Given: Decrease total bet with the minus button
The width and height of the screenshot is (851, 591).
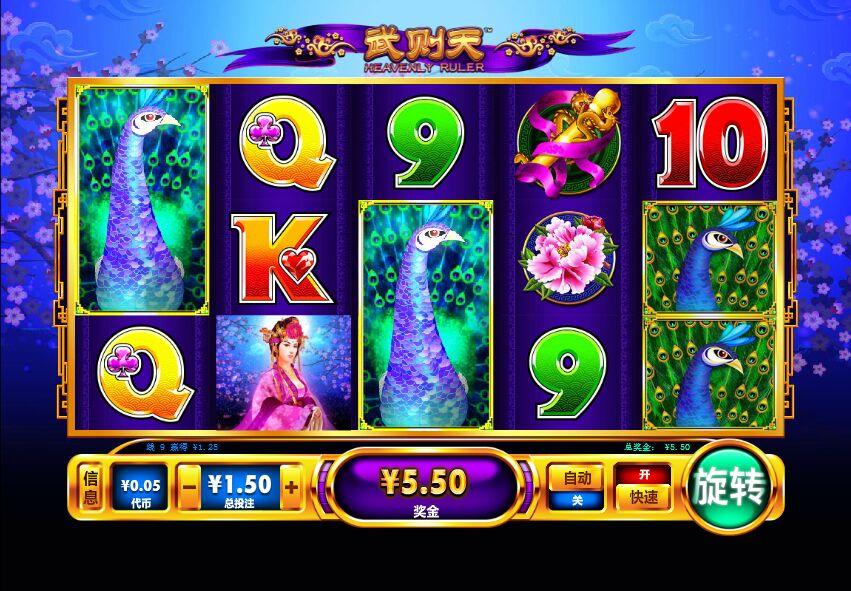Looking at the screenshot, I should pyautogui.click(x=191, y=489).
